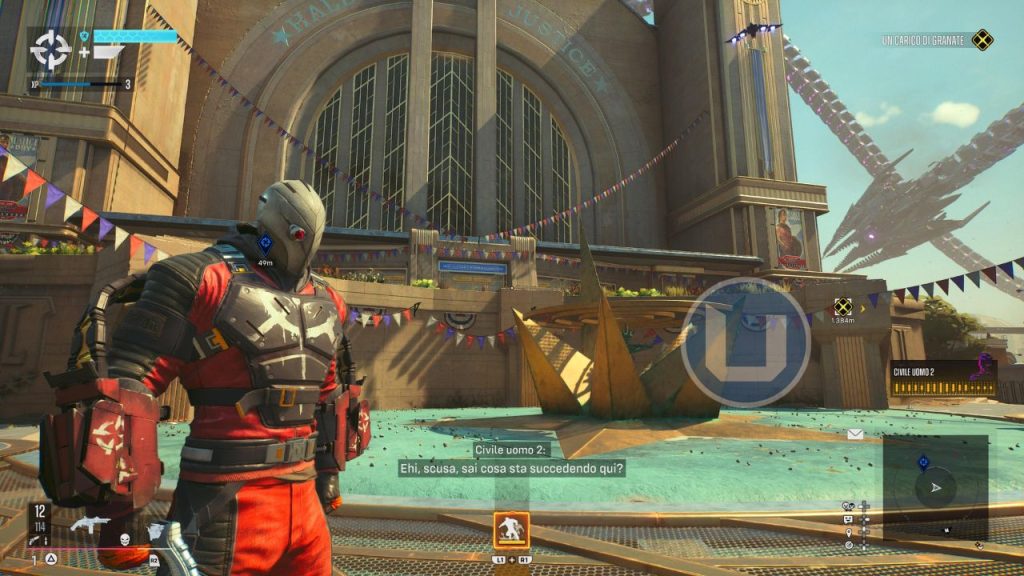Open the minimap
This screenshot has width=1024, height=576.
point(935,487)
